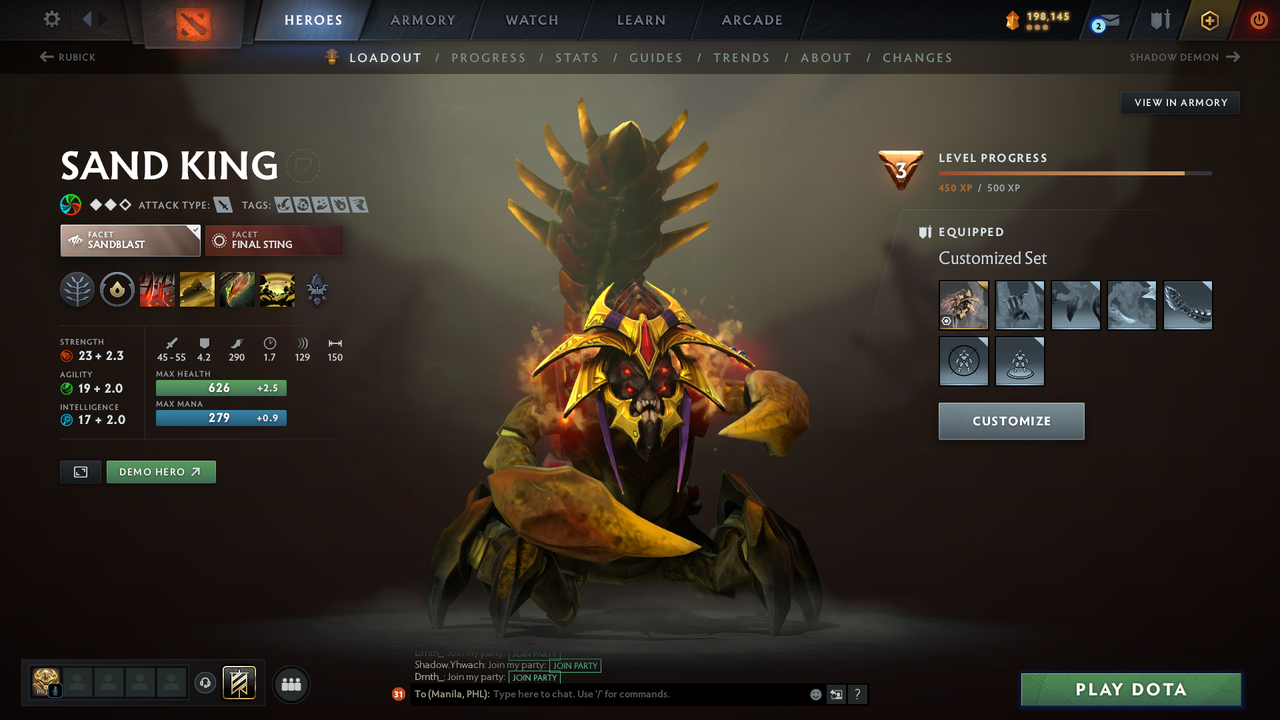Click the headset voice chat icon

tap(205, 683)
